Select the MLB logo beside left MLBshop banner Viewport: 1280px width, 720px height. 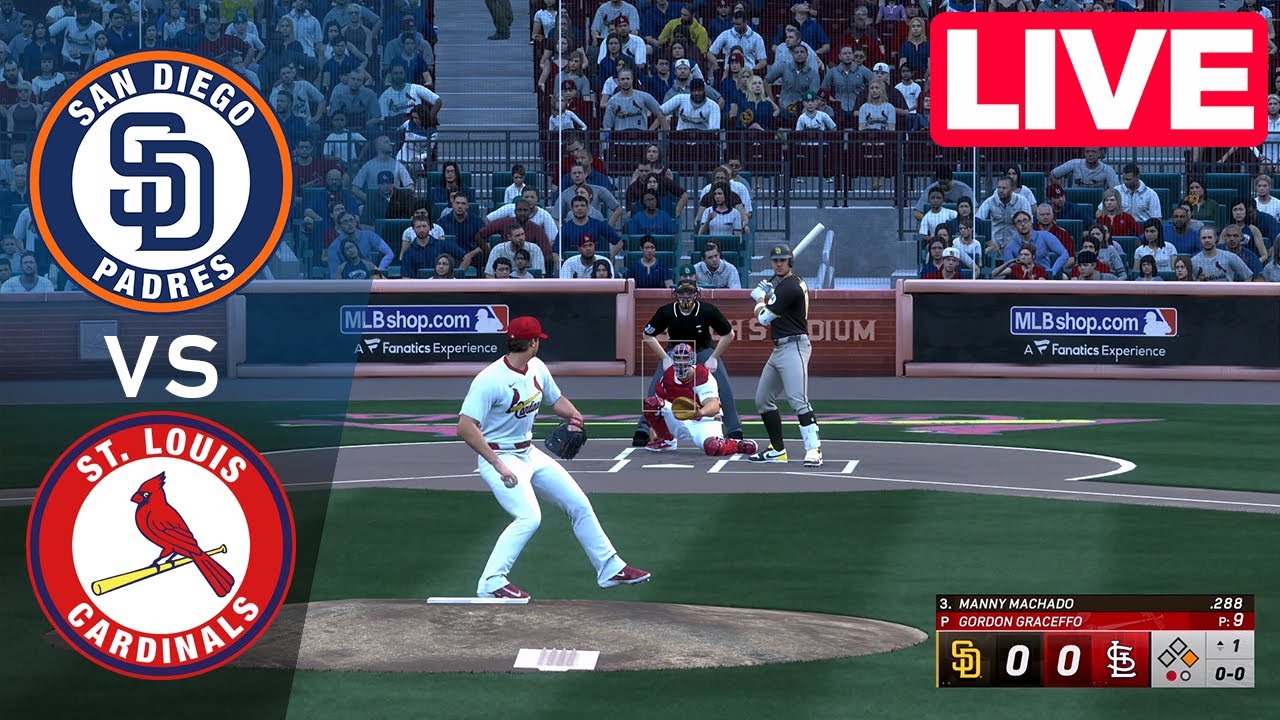[x=490, y=318]
